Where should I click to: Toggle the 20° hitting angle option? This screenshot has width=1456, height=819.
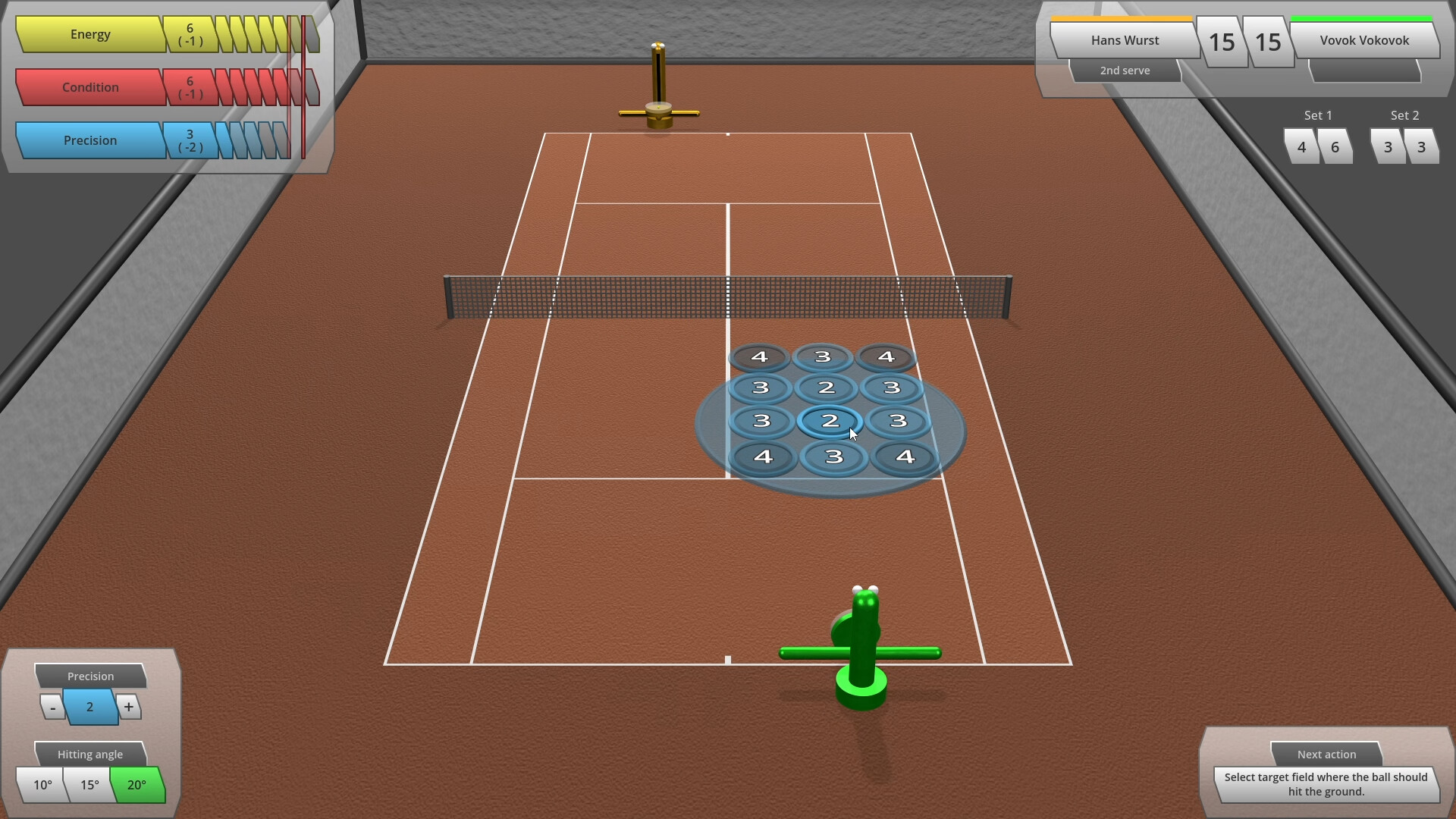137,786
